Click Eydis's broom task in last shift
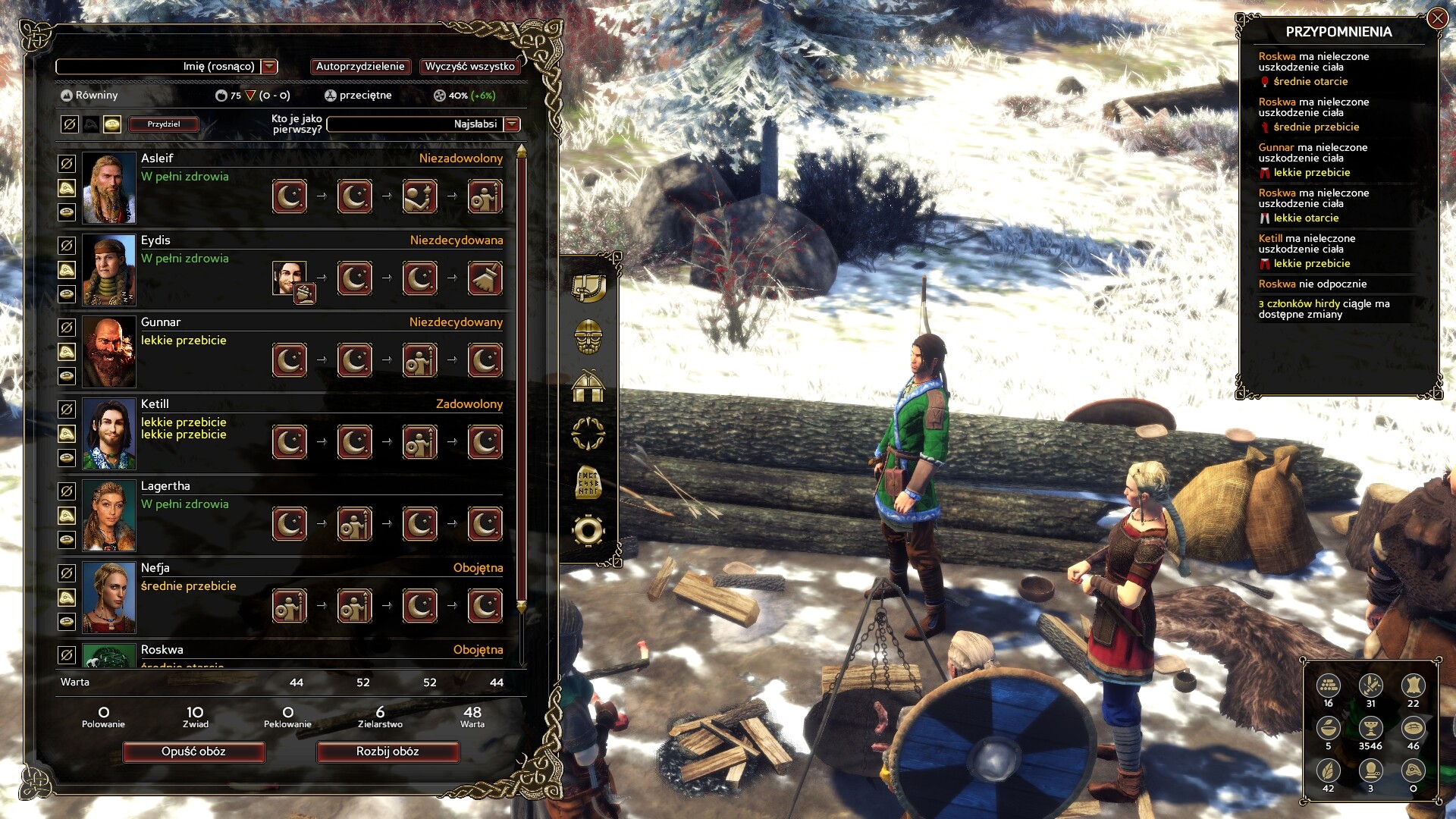The width and height of the screenshot is (1456, 819). click(485, 278)
